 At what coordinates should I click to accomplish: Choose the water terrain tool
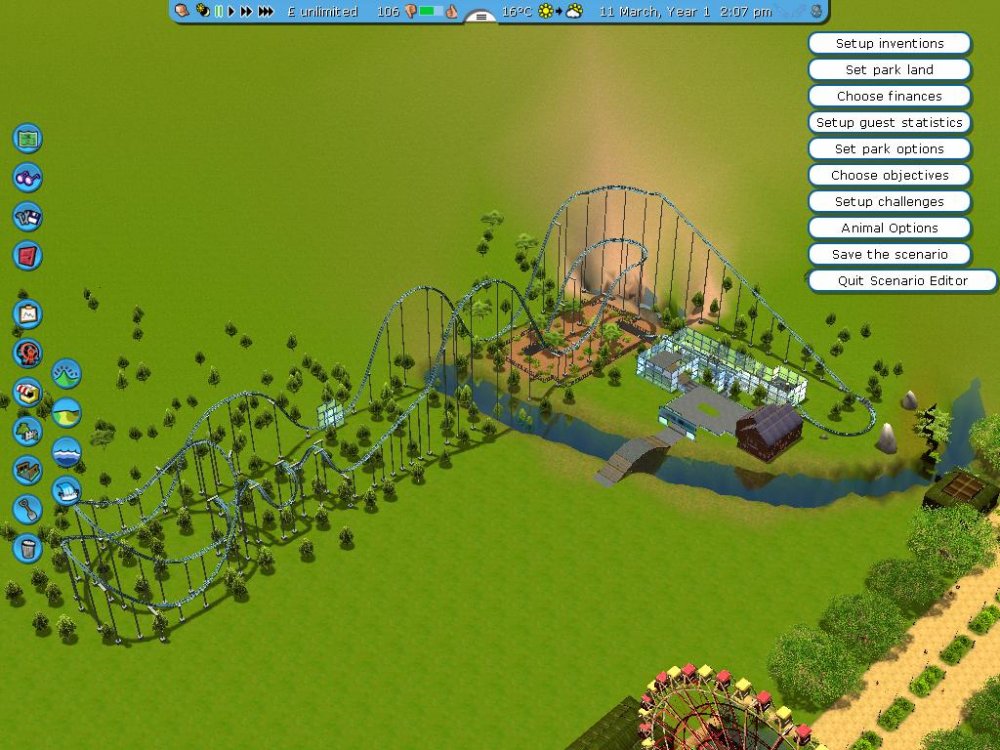tap(66, 451)
